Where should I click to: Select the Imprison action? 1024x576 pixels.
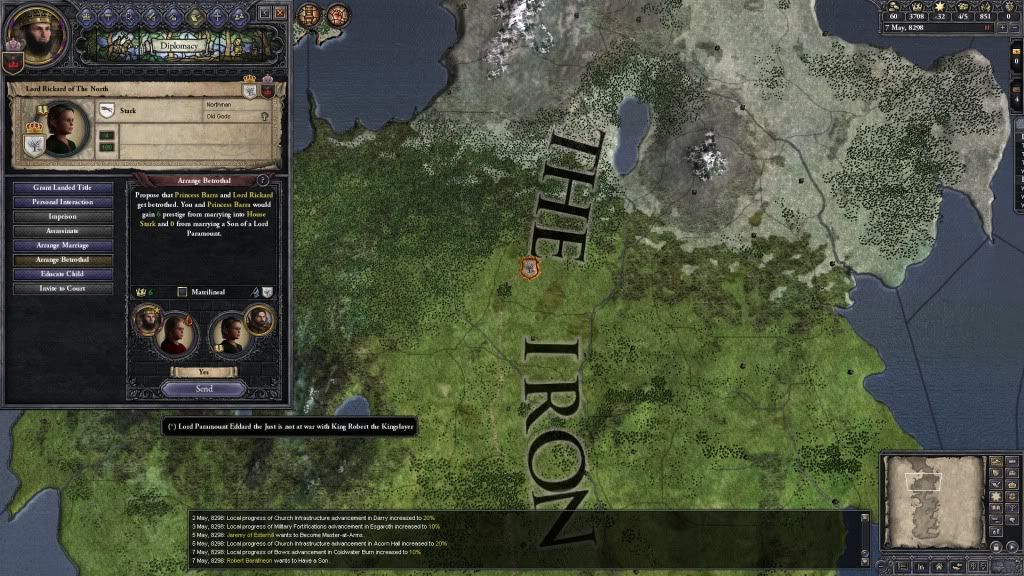(x=62, y=216)
